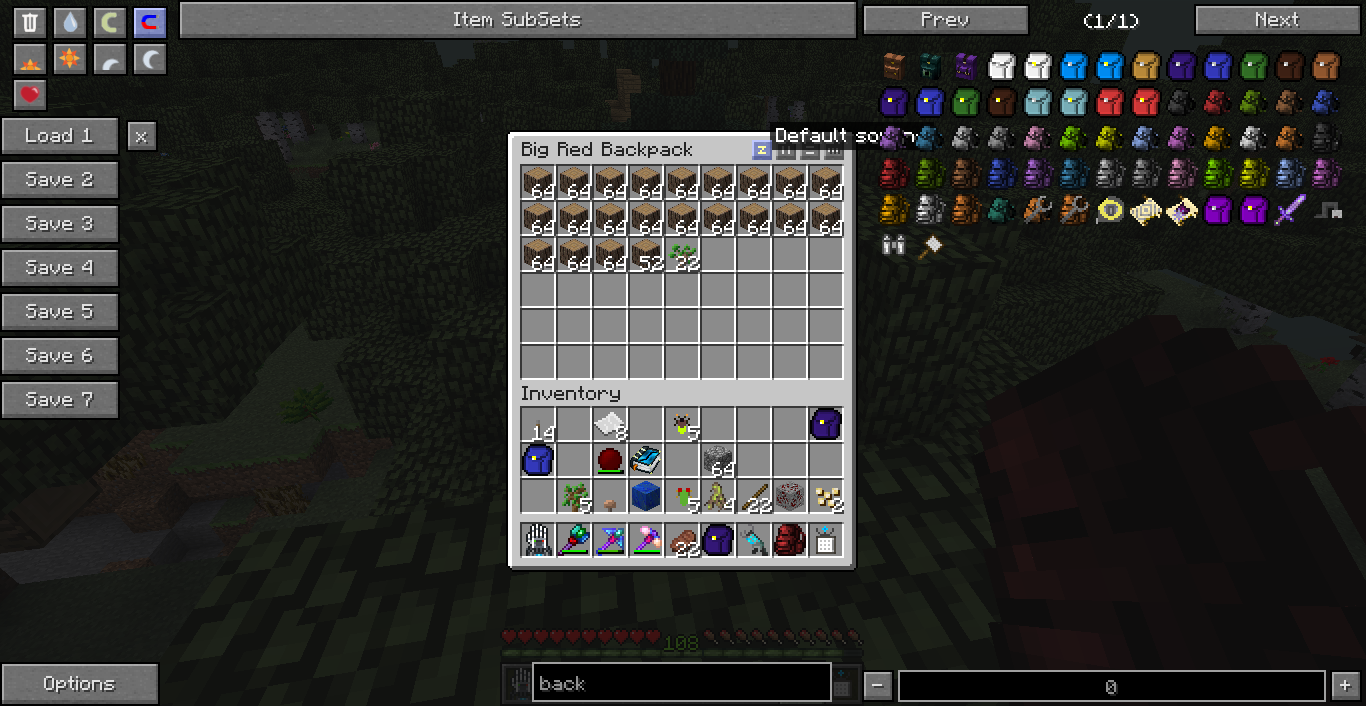
Task: Go to the Prev item page
Action: click(945, 20)
